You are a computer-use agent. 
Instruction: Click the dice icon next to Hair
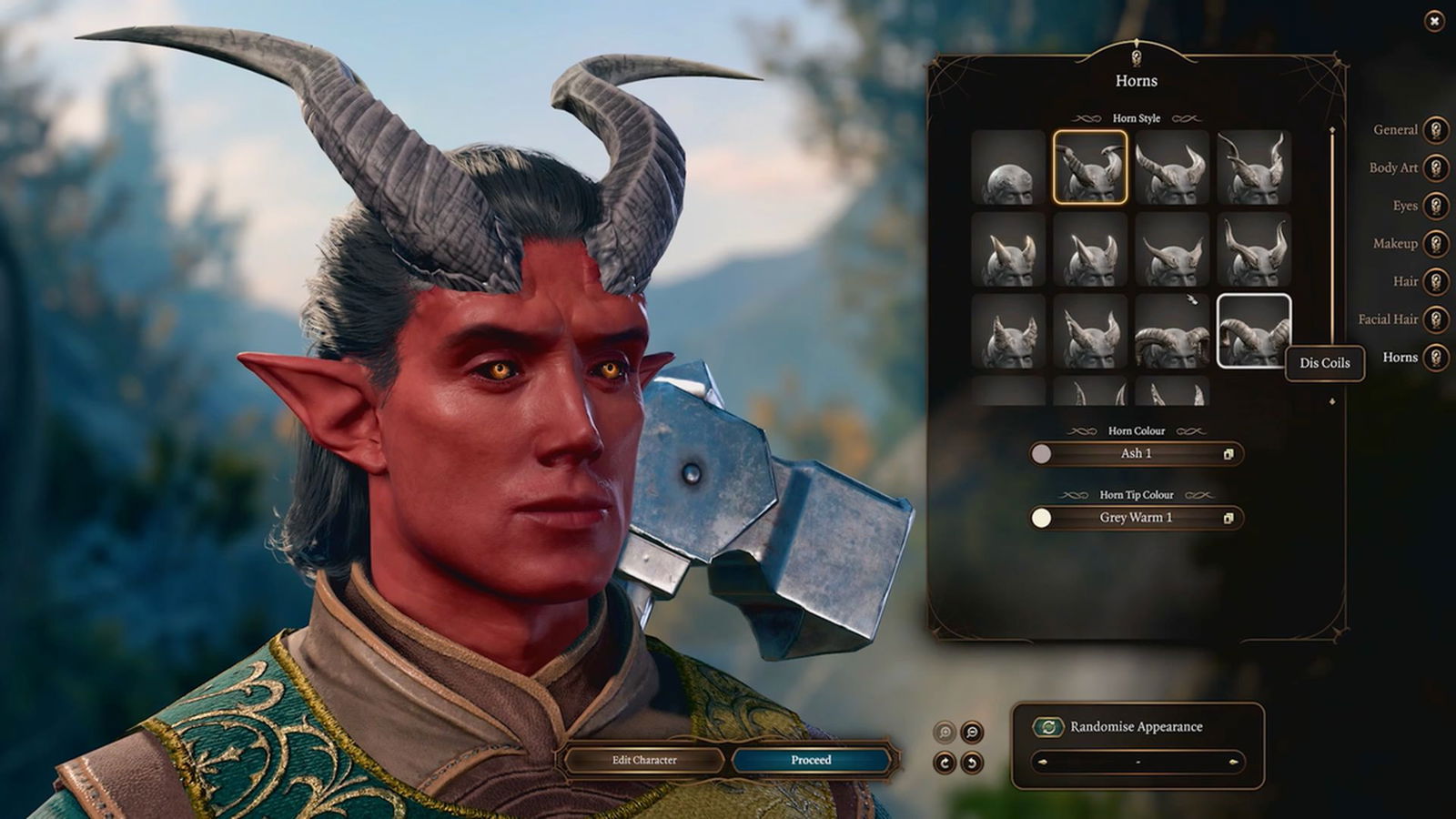[x=1436, y=282]
